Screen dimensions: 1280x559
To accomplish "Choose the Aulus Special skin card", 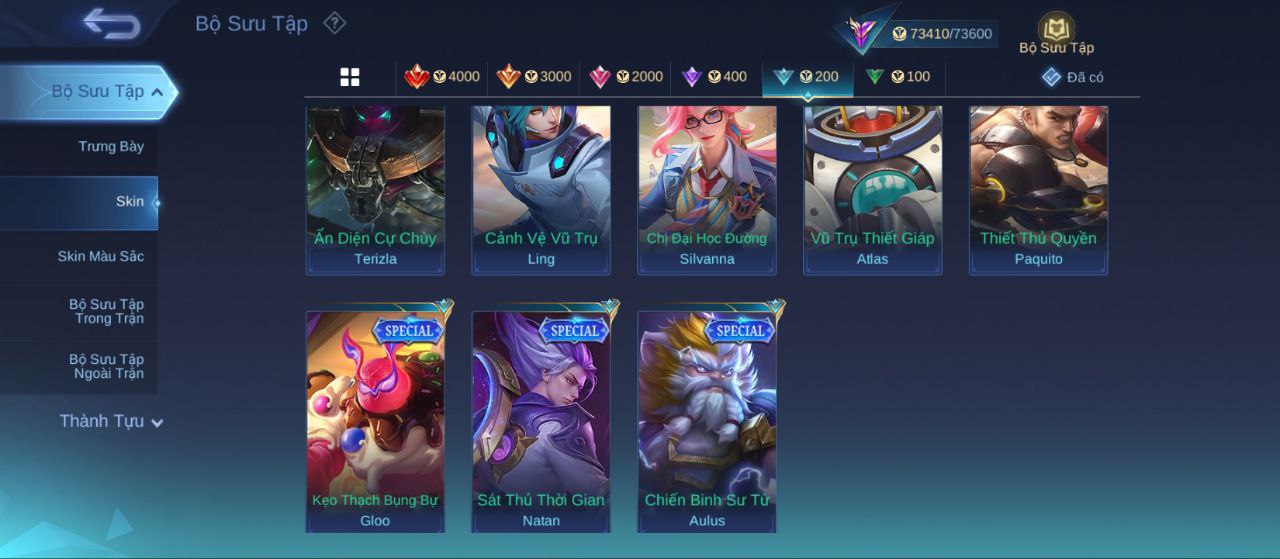I will point(707,420).
